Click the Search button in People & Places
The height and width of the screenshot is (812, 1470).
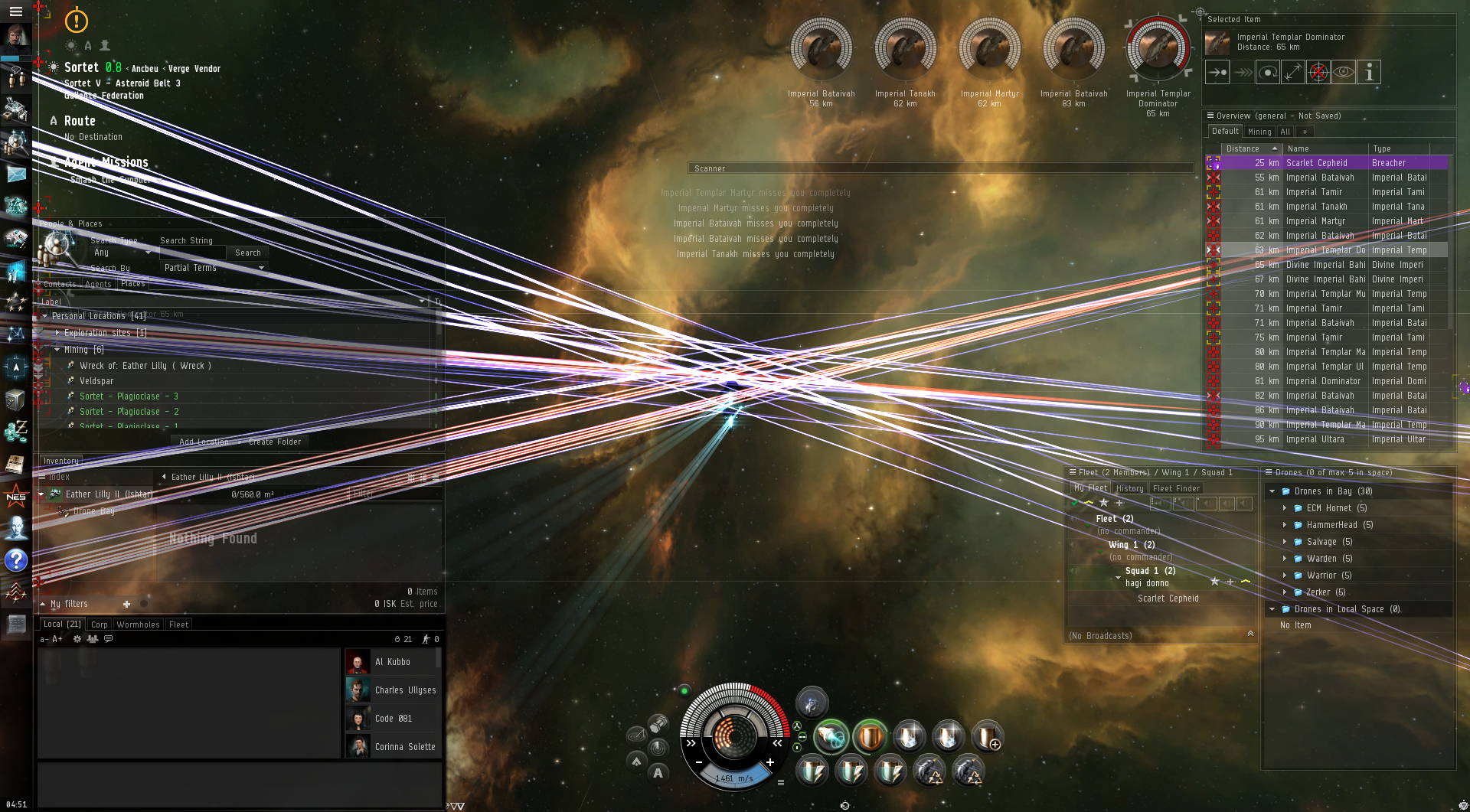pos(247,253)
